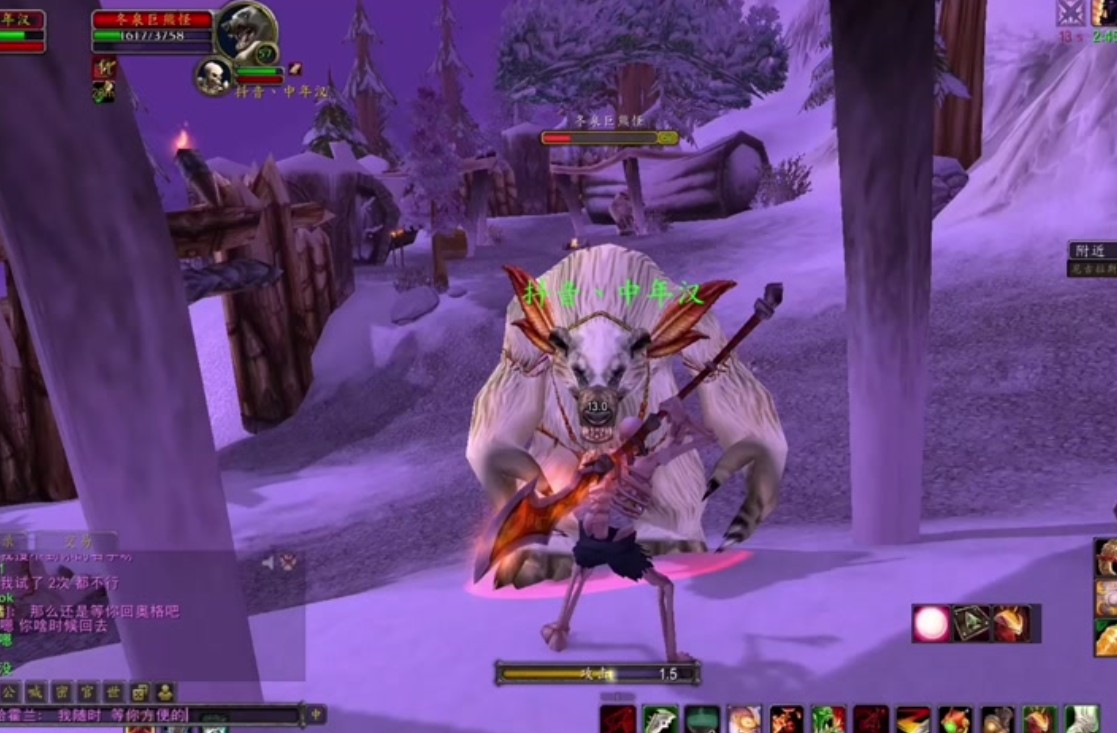
Task: Switch to the 战斗 combat log chat tab
Action: tap(78, 541)
